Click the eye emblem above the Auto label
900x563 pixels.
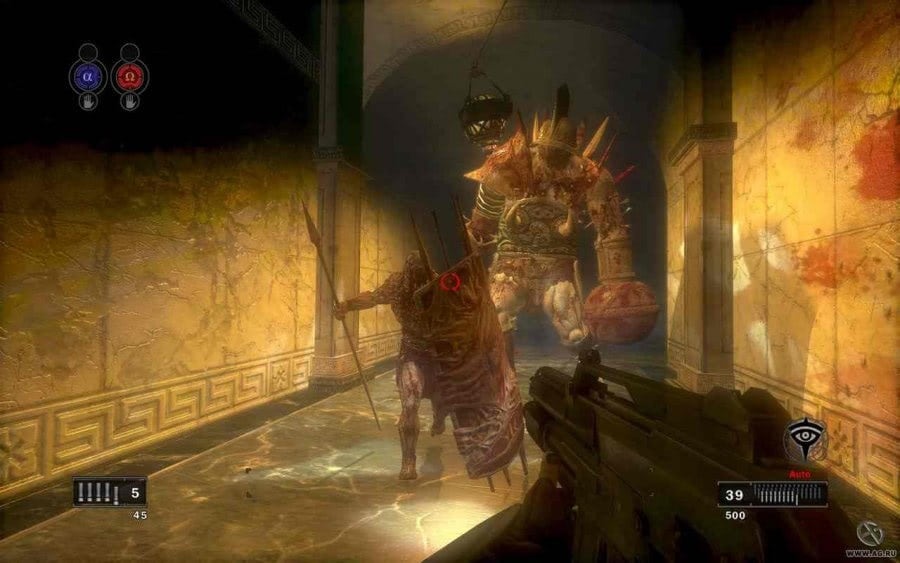(x=804, y=439)
